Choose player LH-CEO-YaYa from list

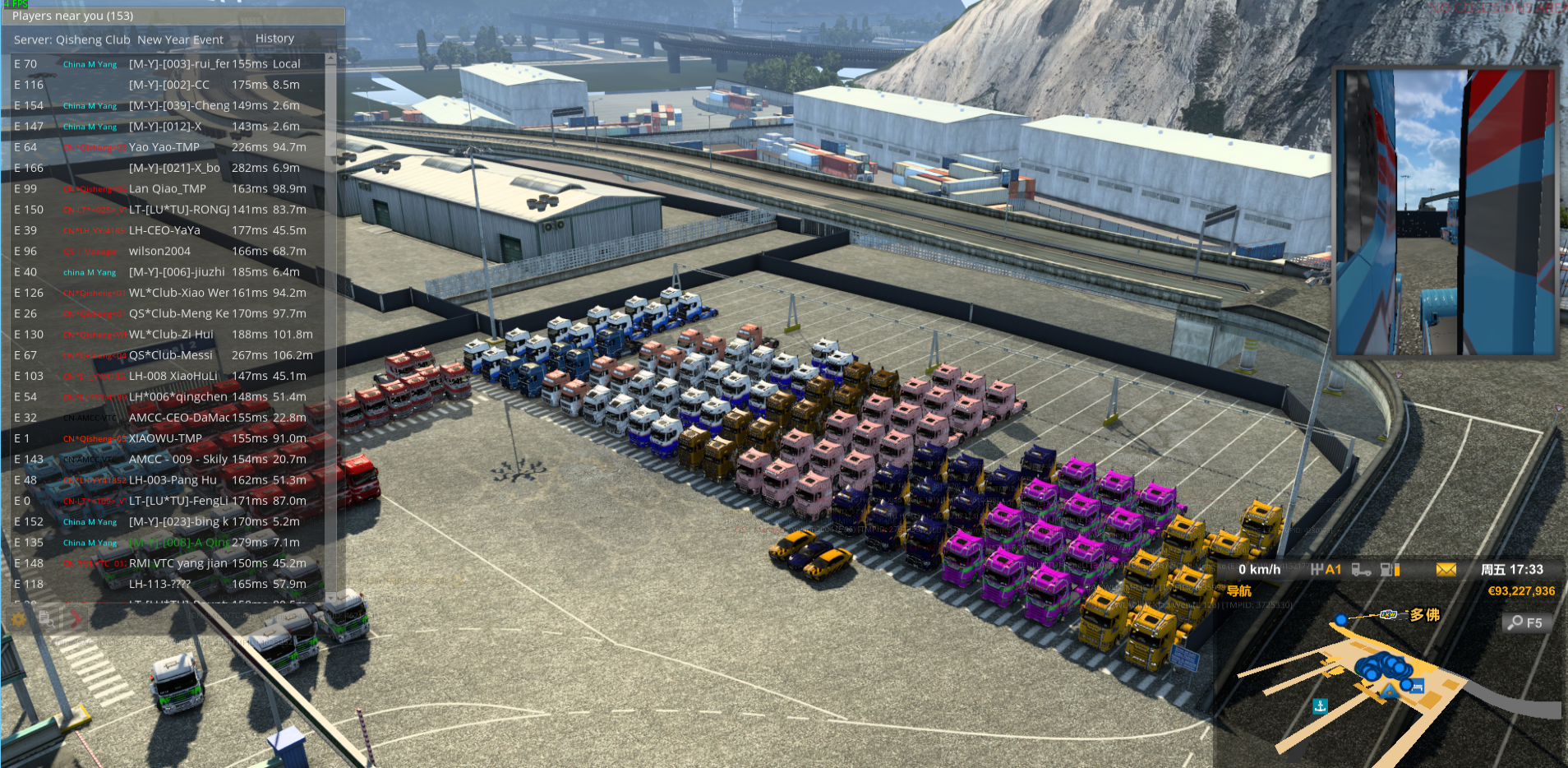click(x=164, y=231)
